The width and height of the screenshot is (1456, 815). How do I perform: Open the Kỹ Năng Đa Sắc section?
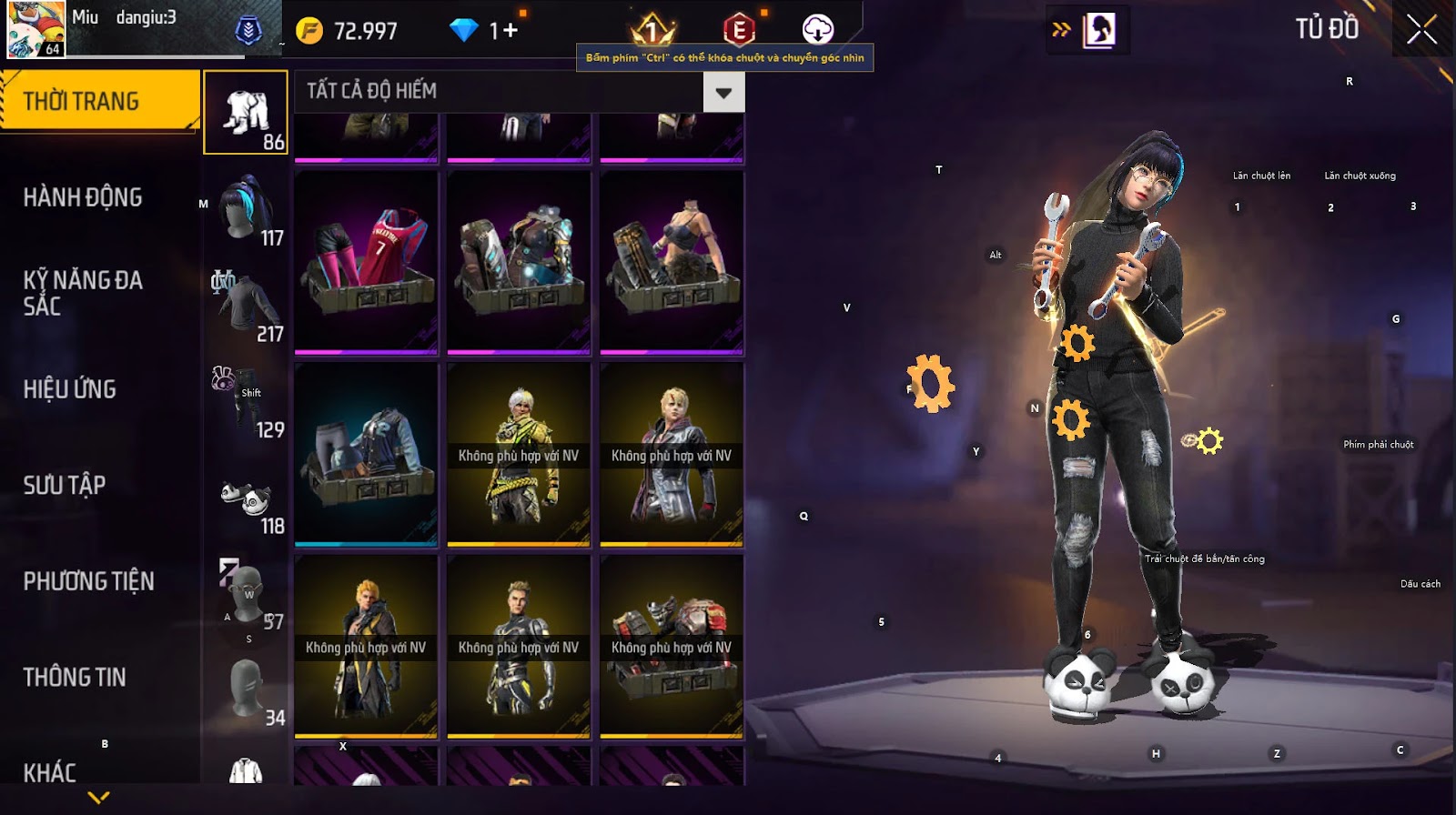(x=83, y=293)
